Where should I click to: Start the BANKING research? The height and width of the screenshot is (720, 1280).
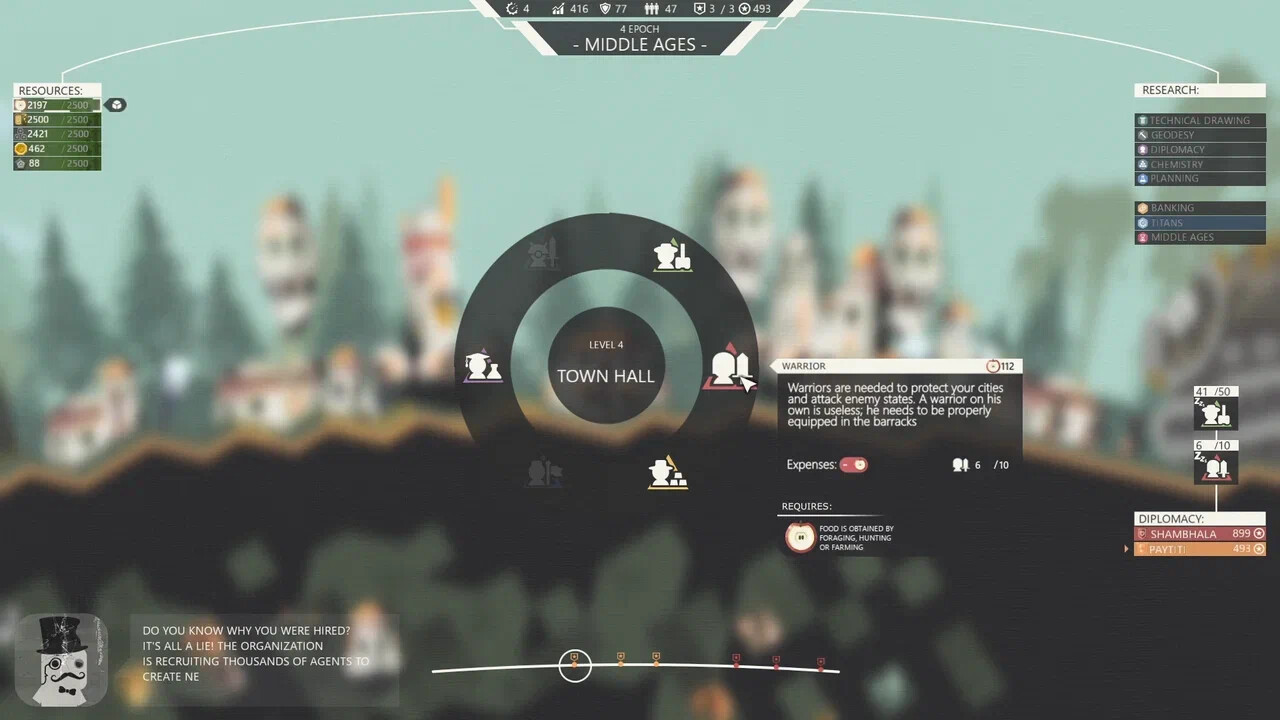1199,207
